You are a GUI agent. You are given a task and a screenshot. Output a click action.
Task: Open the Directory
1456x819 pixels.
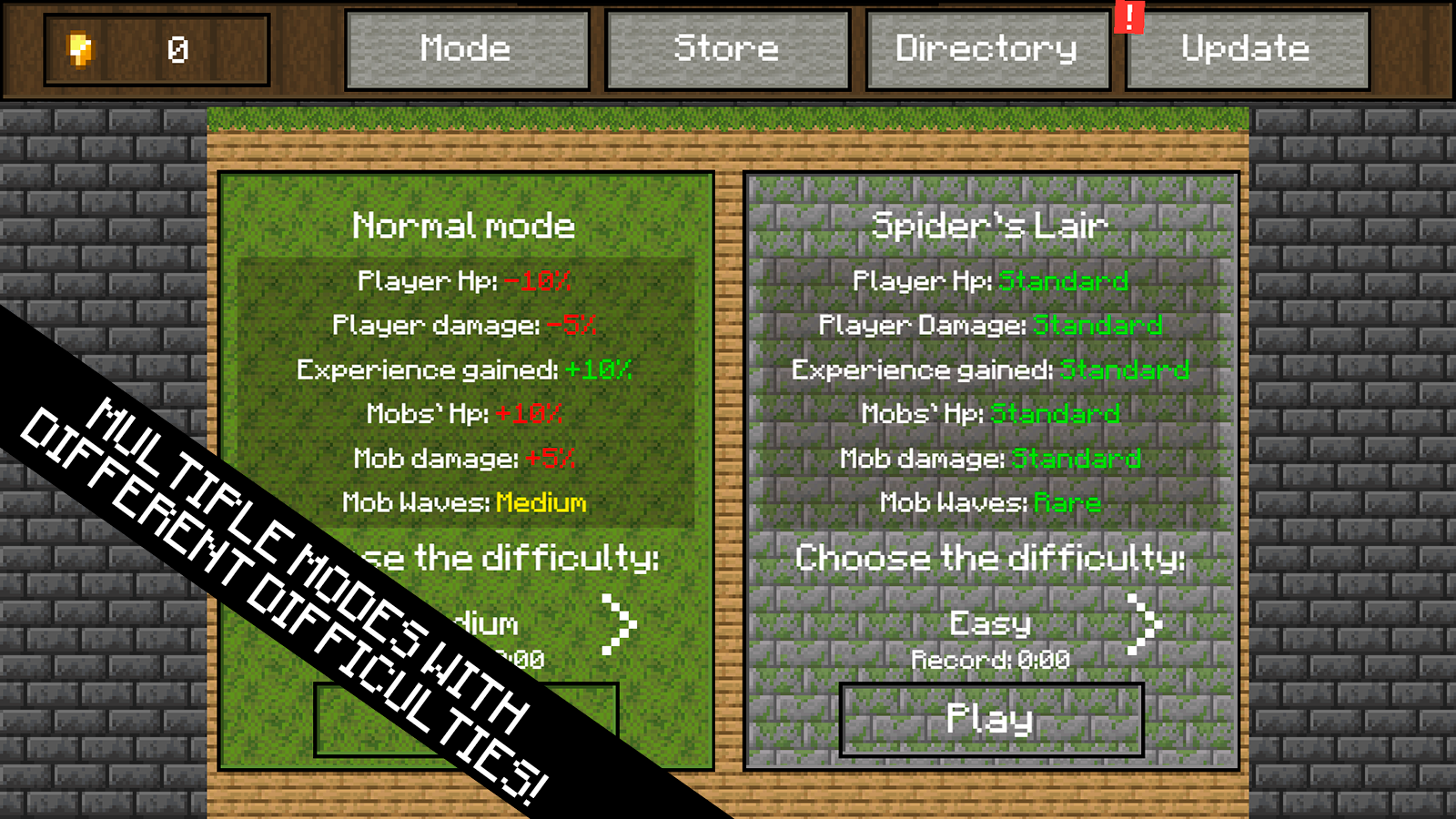point(986,50)
